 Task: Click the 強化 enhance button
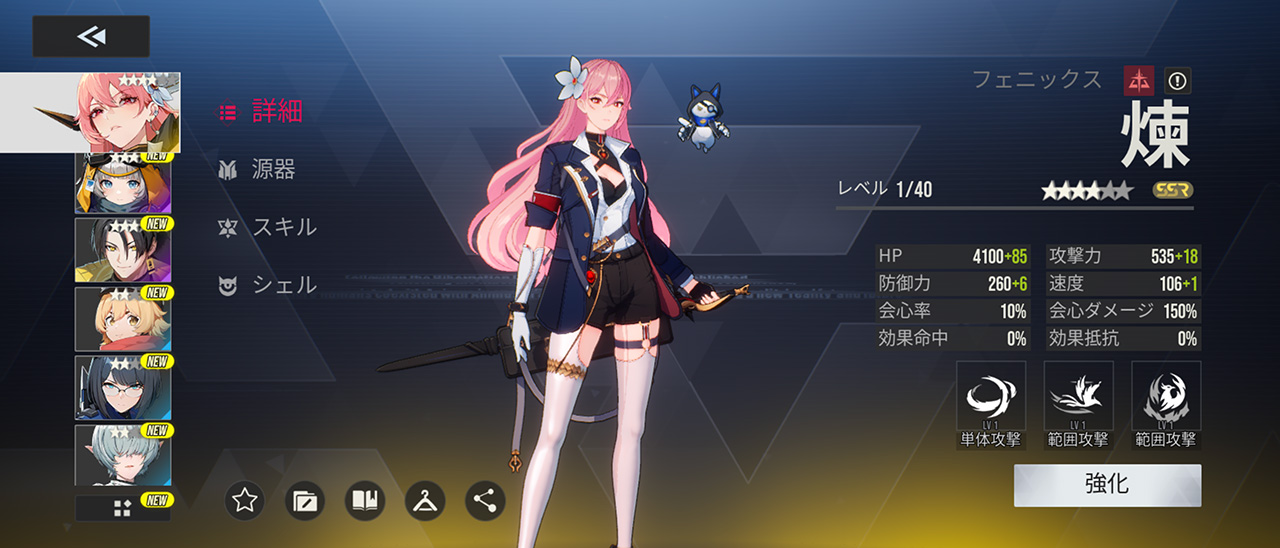(1107, 485)
